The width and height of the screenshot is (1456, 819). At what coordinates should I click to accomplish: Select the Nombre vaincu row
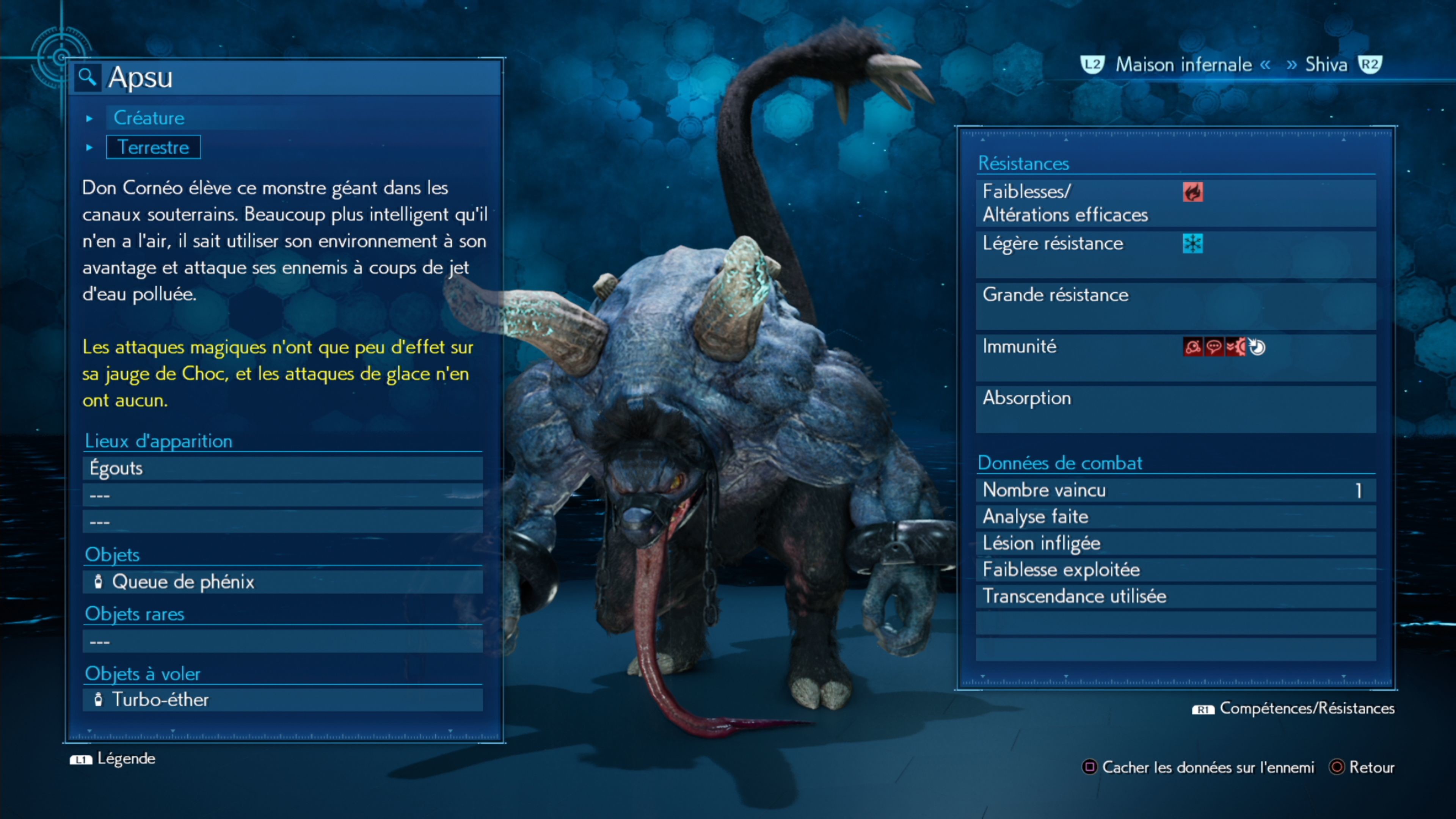coord(1176,490)
